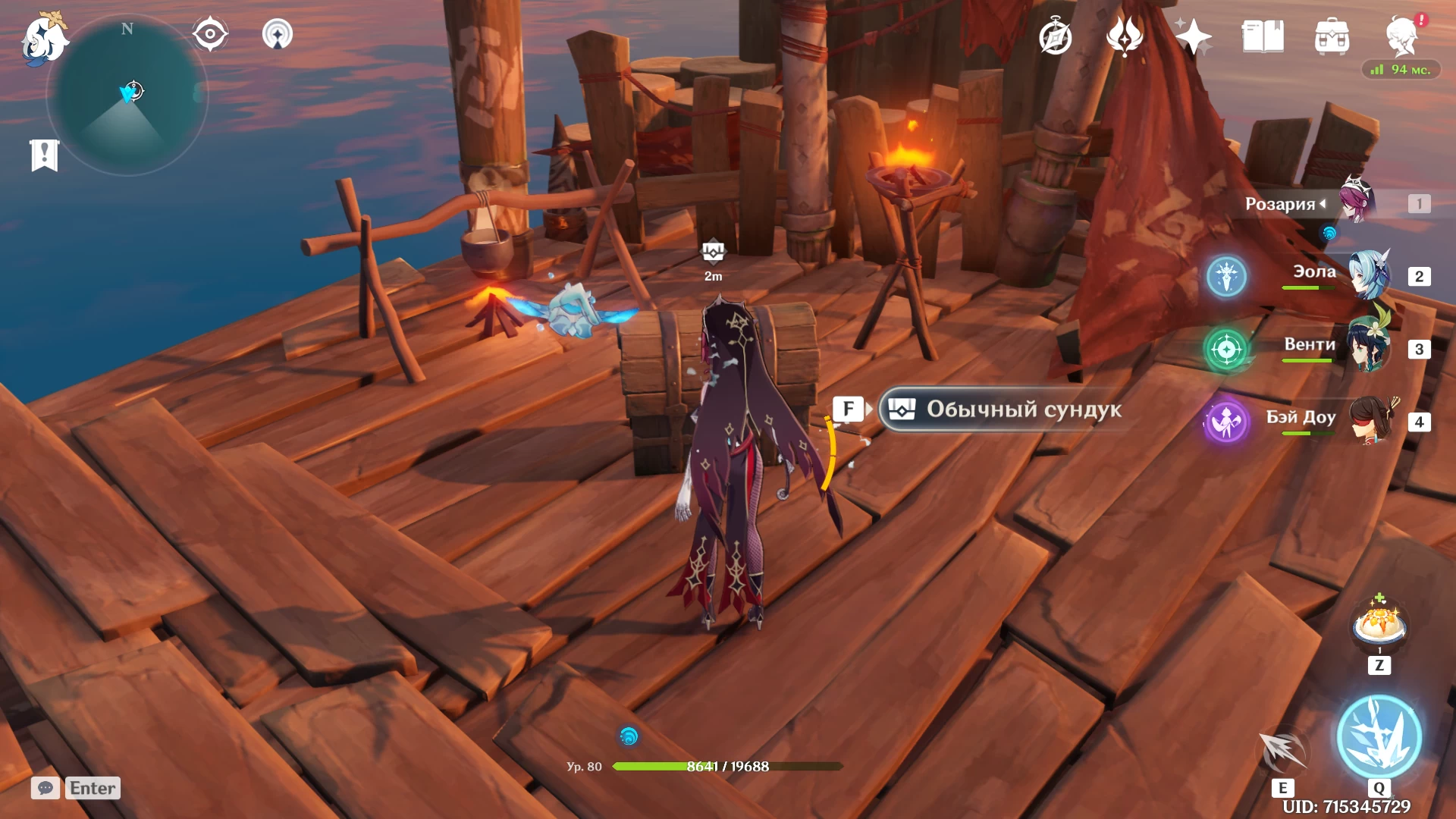Viewport: 1456px width, 819px height.
Task: Open the adventurer handbook book icon
Action: click(1263, 36)
